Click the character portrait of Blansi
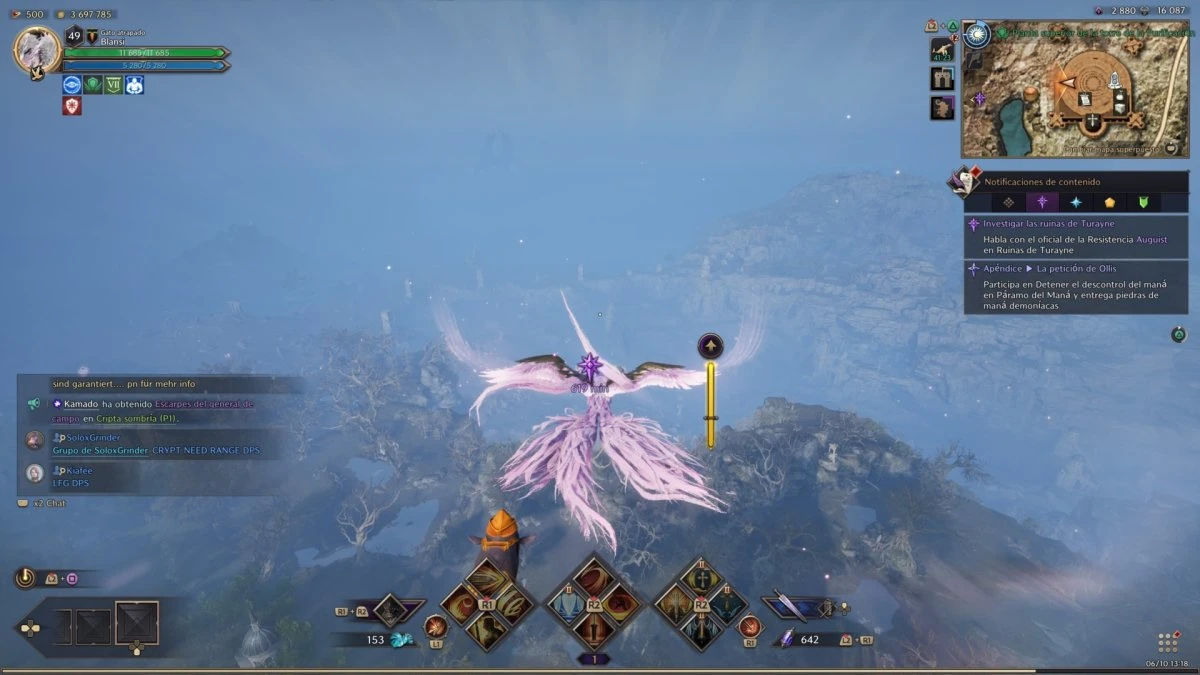Image resolution: width=1200 pixels, height=675 pixels. pos(38,50)
